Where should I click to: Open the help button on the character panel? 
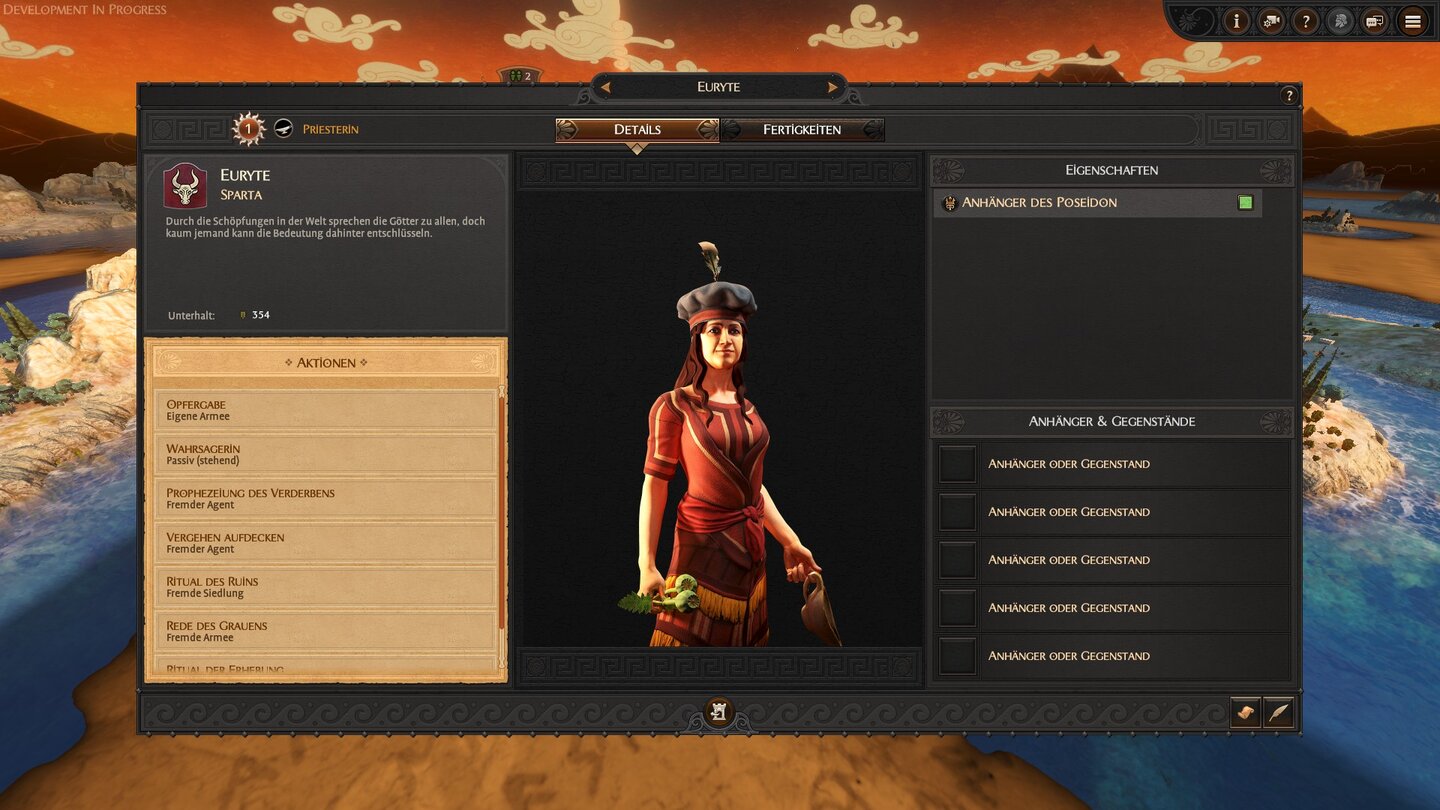[x=1288, y=96]
